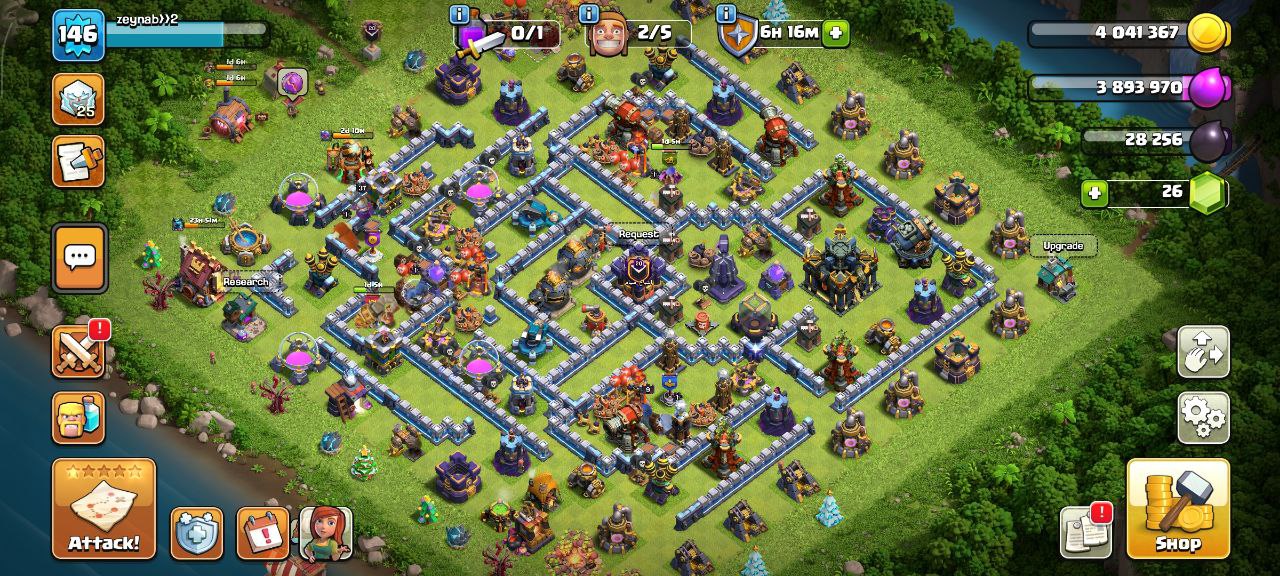Open the crossed-swords clan war button
The width and height of the screenshot is (1280, 576).
(78, 352)
